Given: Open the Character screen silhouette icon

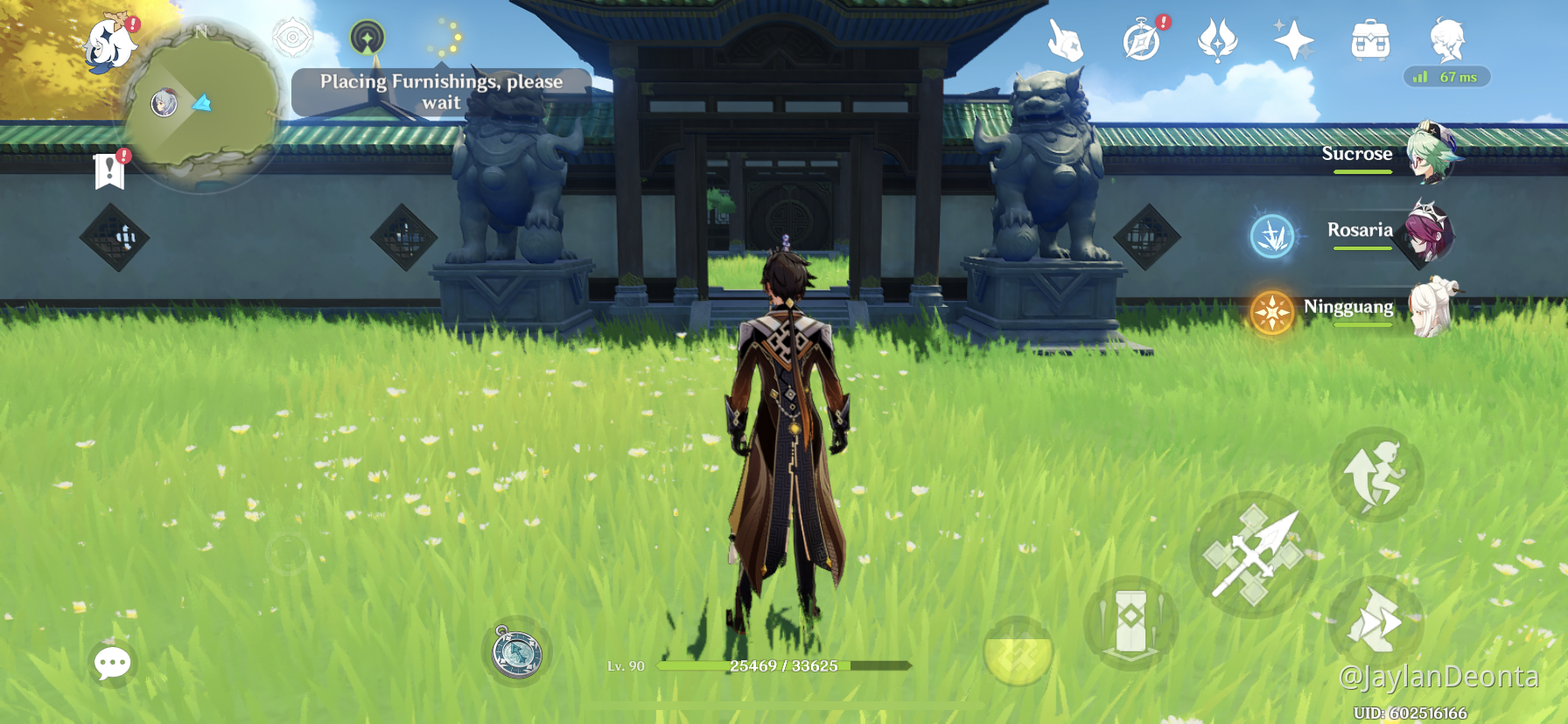Looking at the screenshot, I should [x=1448, y=38].
